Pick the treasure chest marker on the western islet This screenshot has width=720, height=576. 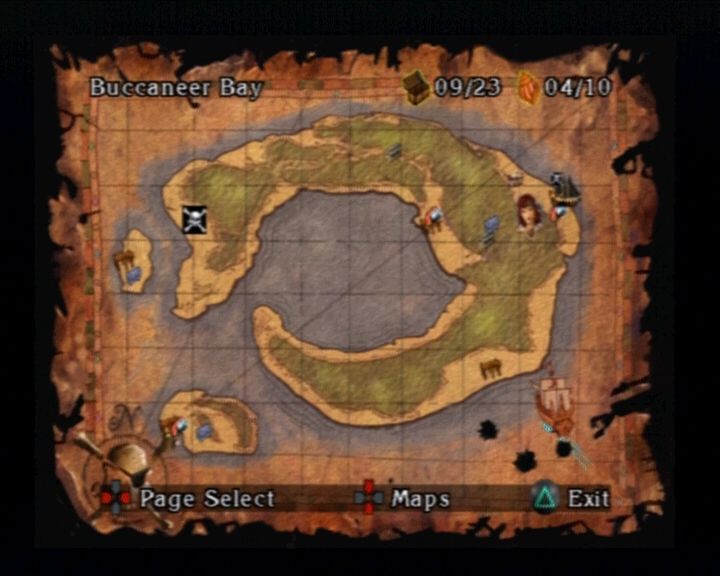pyautogui.click(x=124, y=260)
